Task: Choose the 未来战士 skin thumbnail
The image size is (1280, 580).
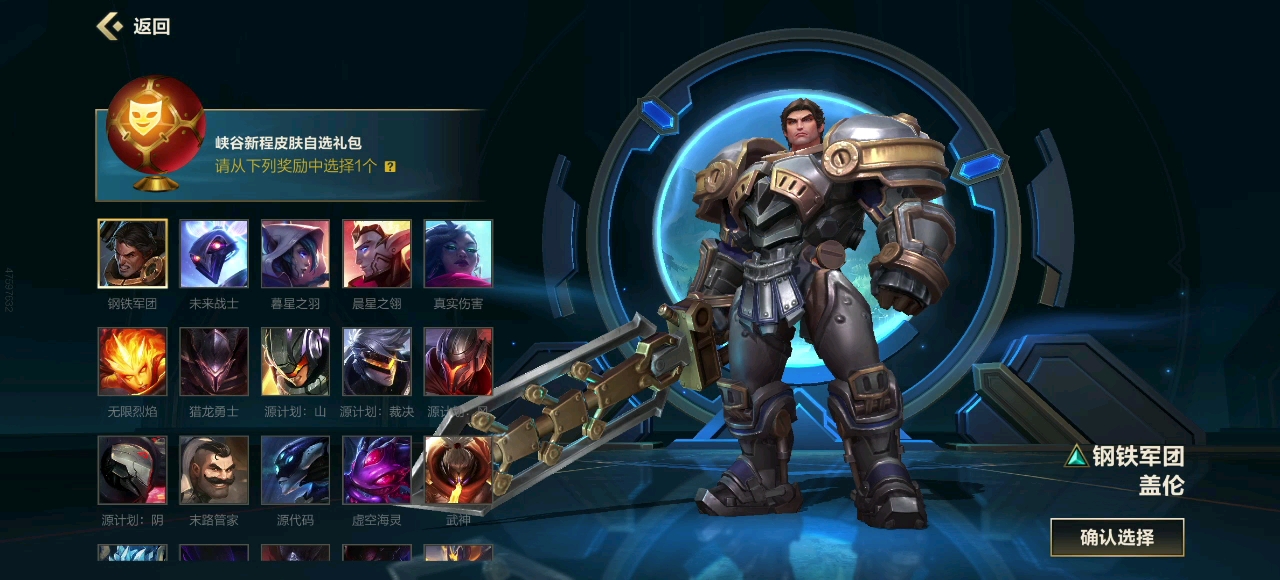Action: [x=214, y=254]
